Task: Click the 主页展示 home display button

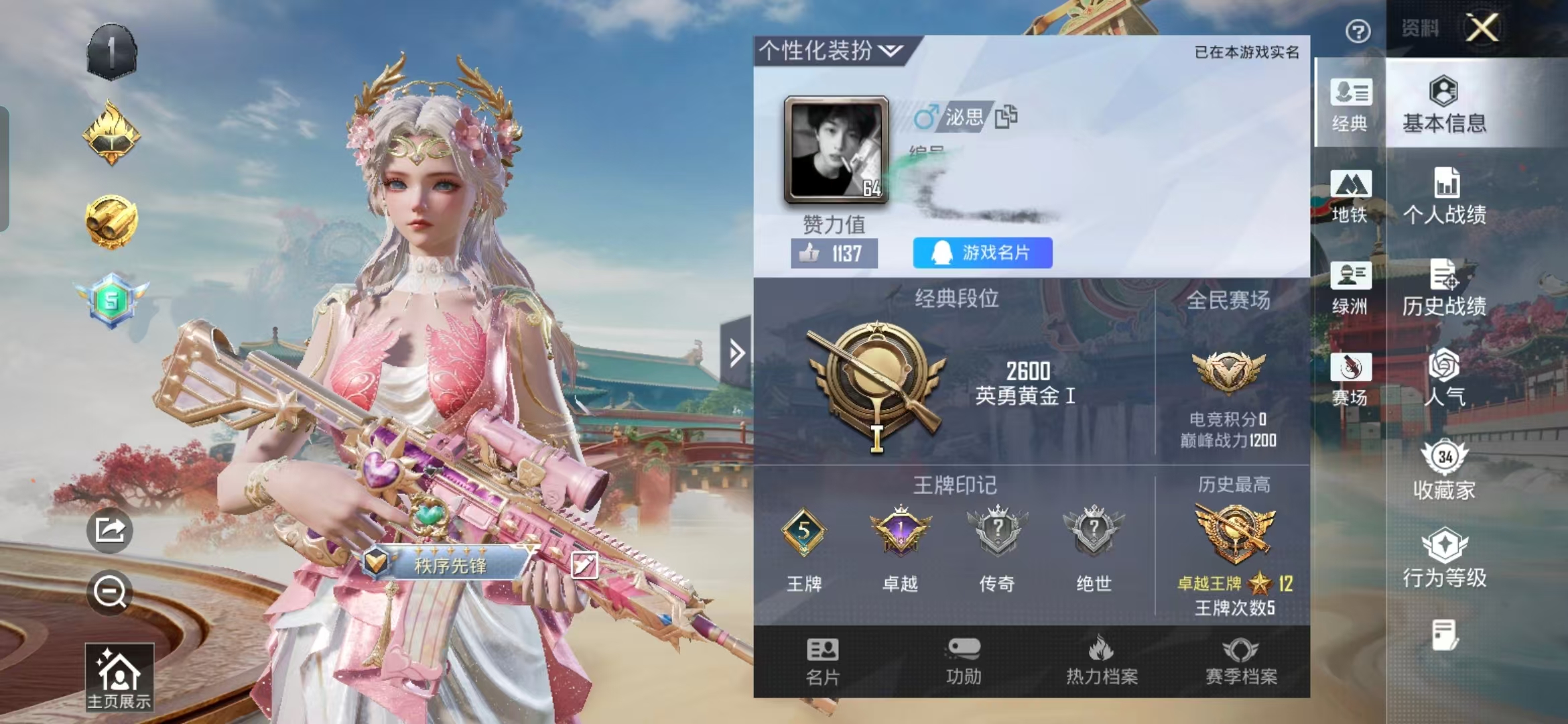Action: [x=119, y=677]
